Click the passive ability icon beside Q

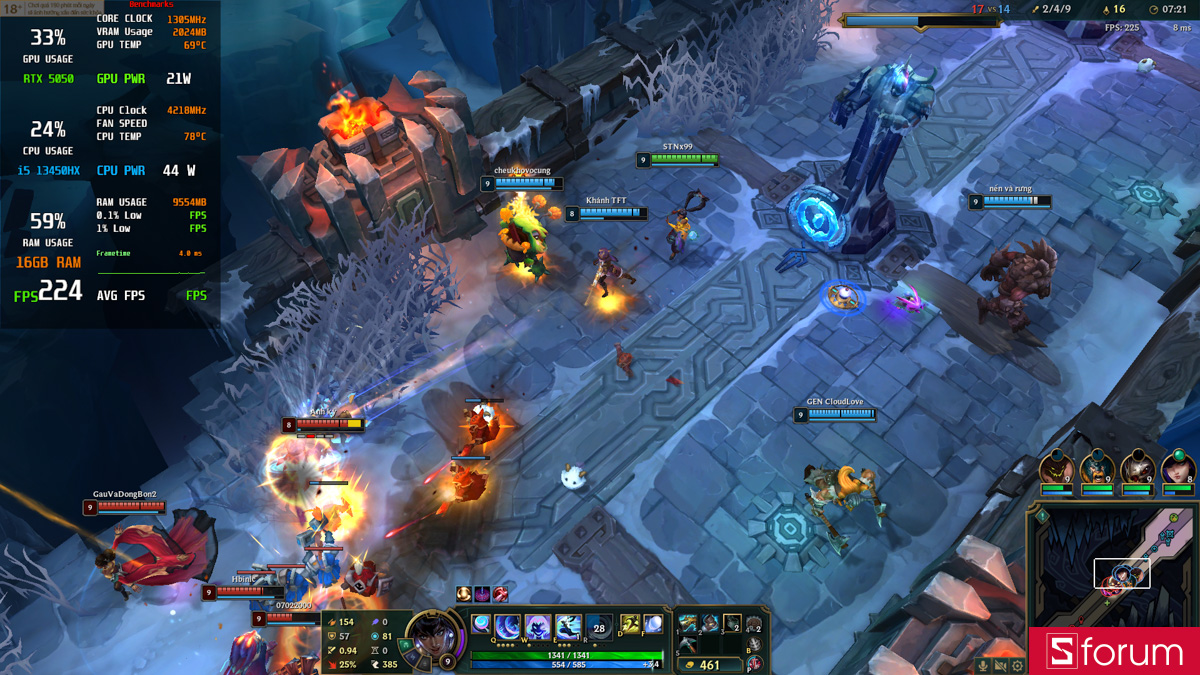[481, 624]
